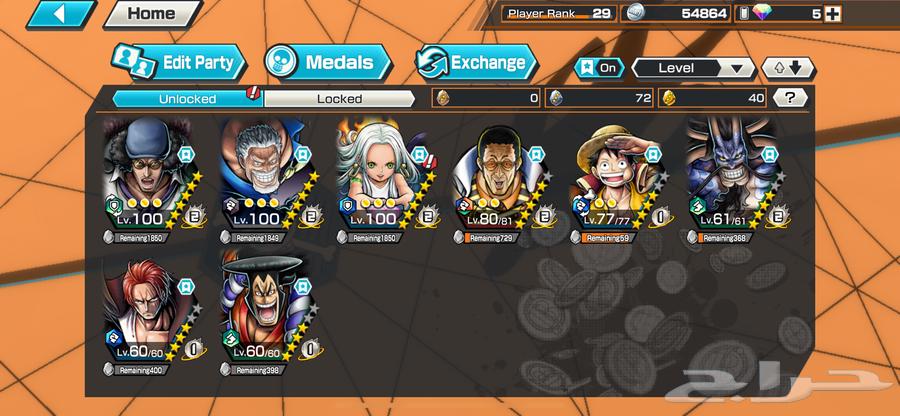This screenshot has width=900, height=416.
Task: Switch to the Locked characters tab
Action: (x=339, y=98)
